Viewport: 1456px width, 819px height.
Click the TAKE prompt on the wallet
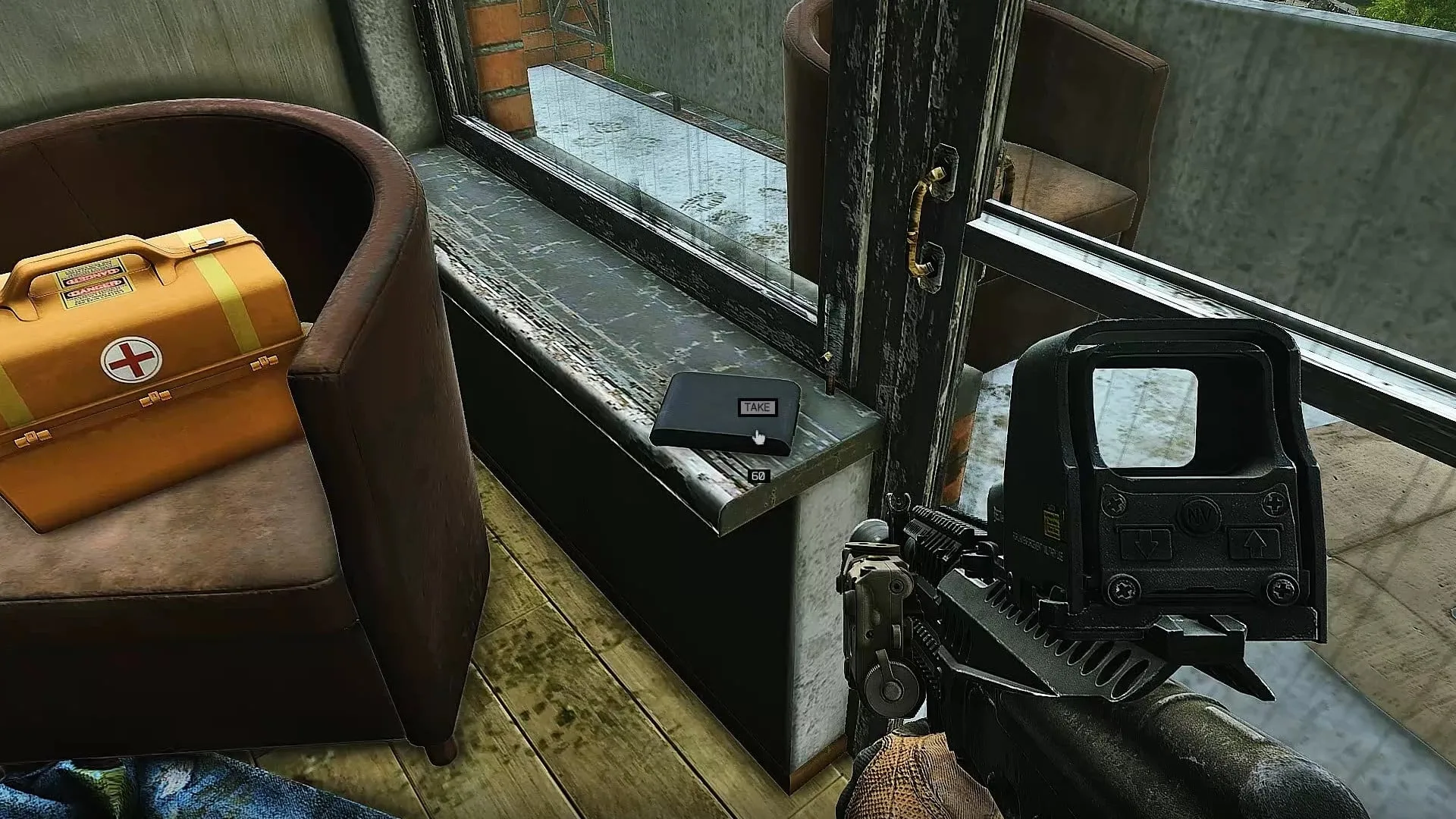coord(757,408)
